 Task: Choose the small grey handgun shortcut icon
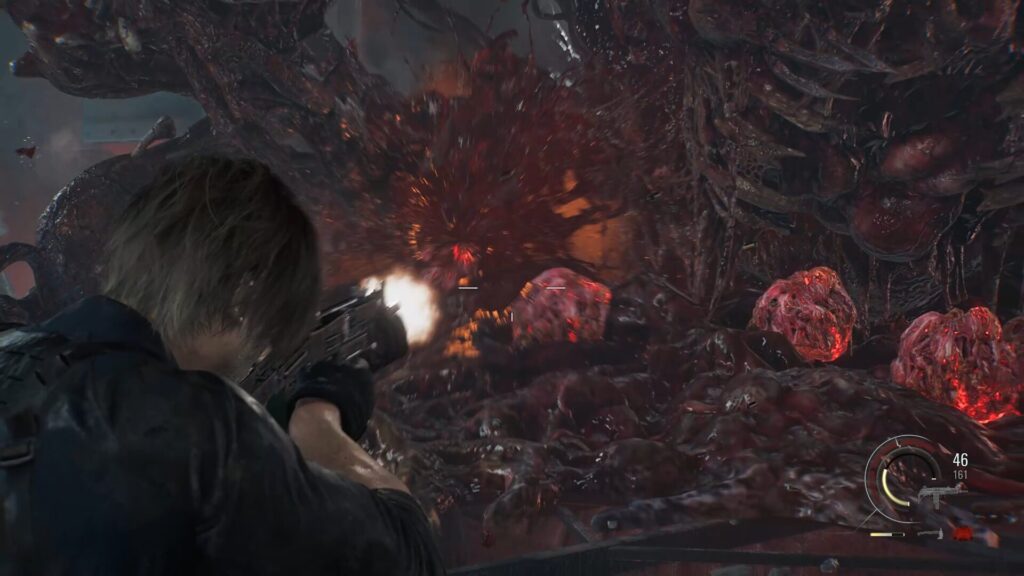(930, 534)
